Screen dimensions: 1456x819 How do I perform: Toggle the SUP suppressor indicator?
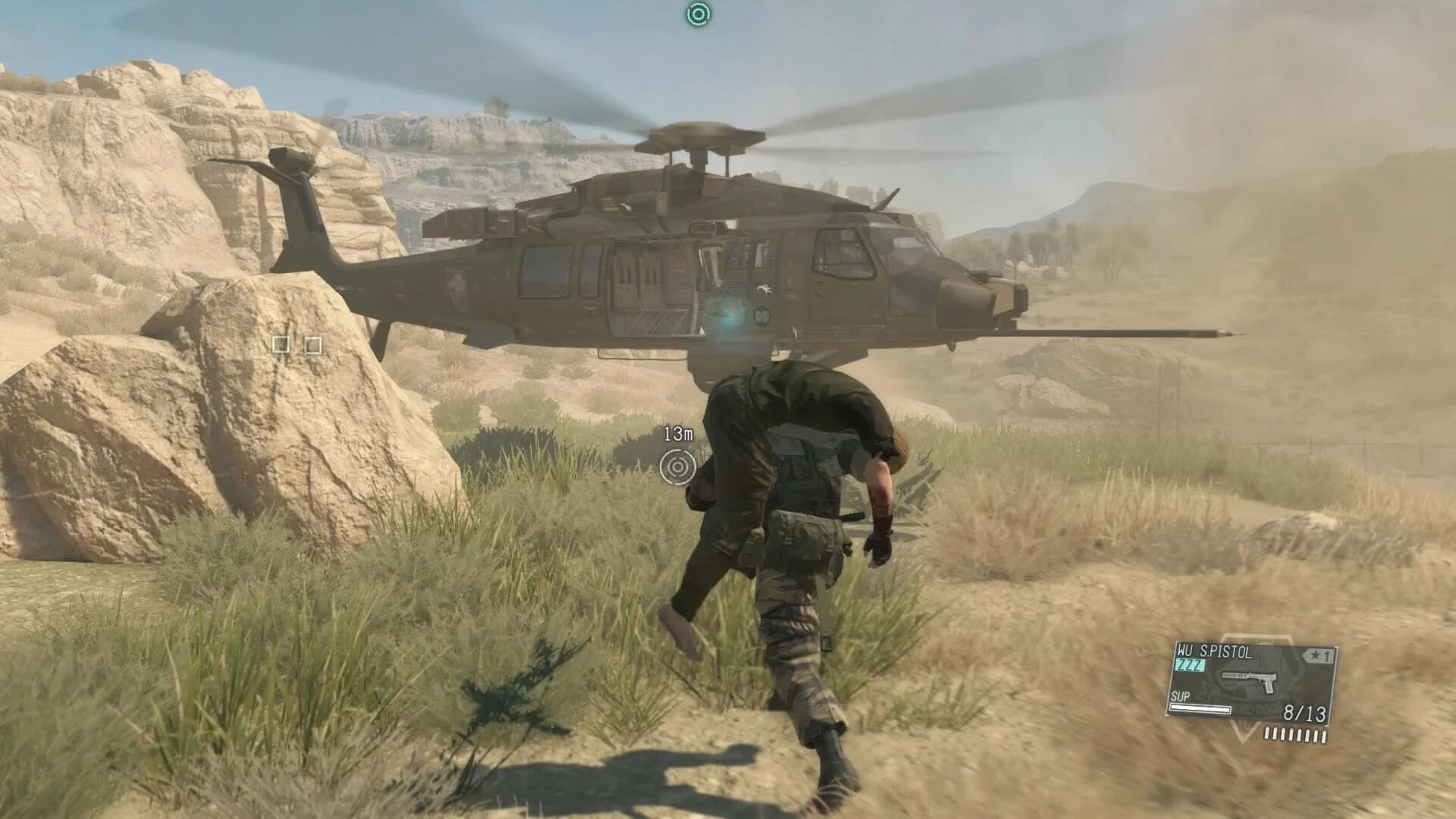(x=1181, y=697)
